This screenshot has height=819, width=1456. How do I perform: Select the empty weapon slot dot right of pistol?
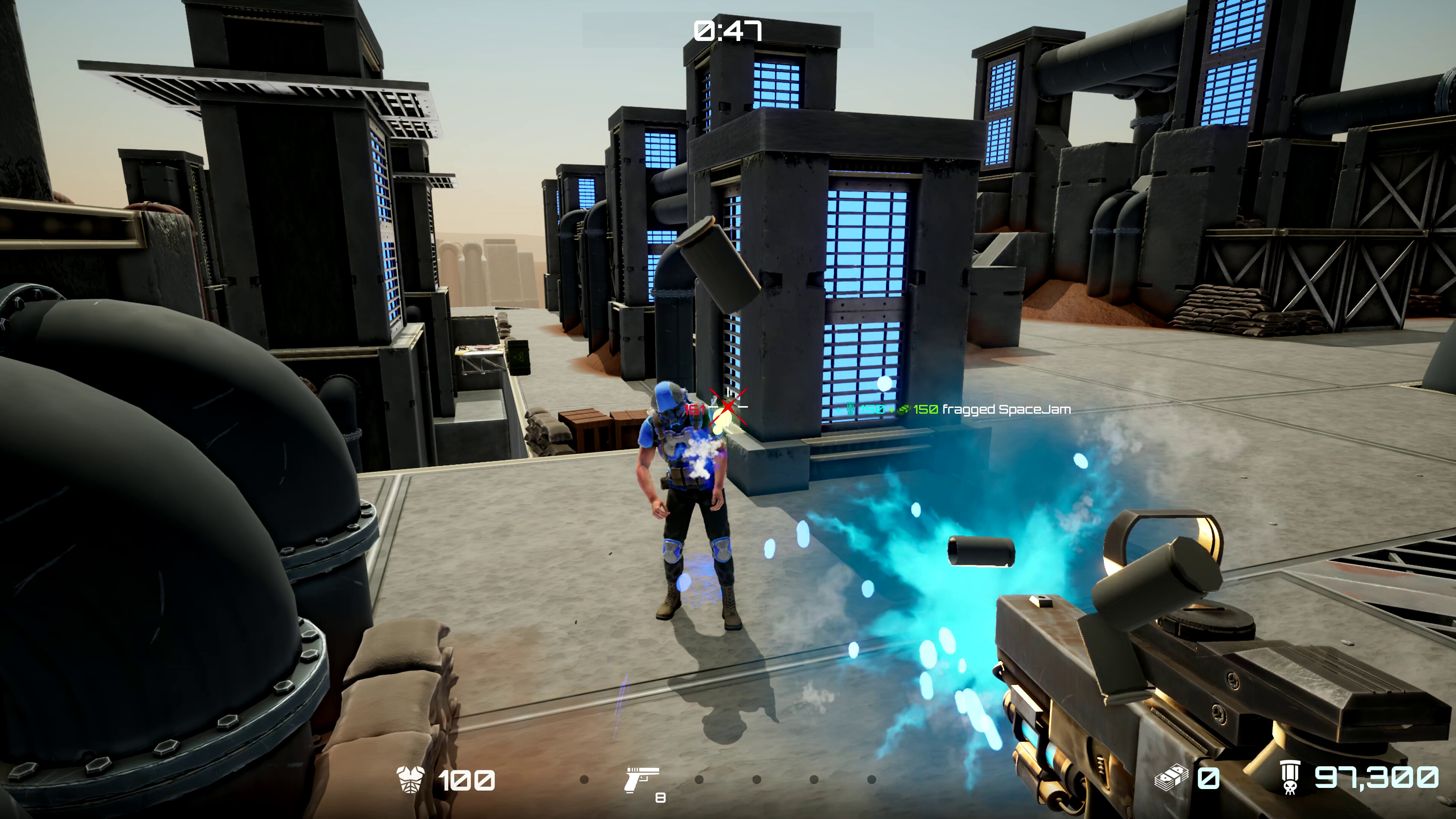click(x=698, y=779)
